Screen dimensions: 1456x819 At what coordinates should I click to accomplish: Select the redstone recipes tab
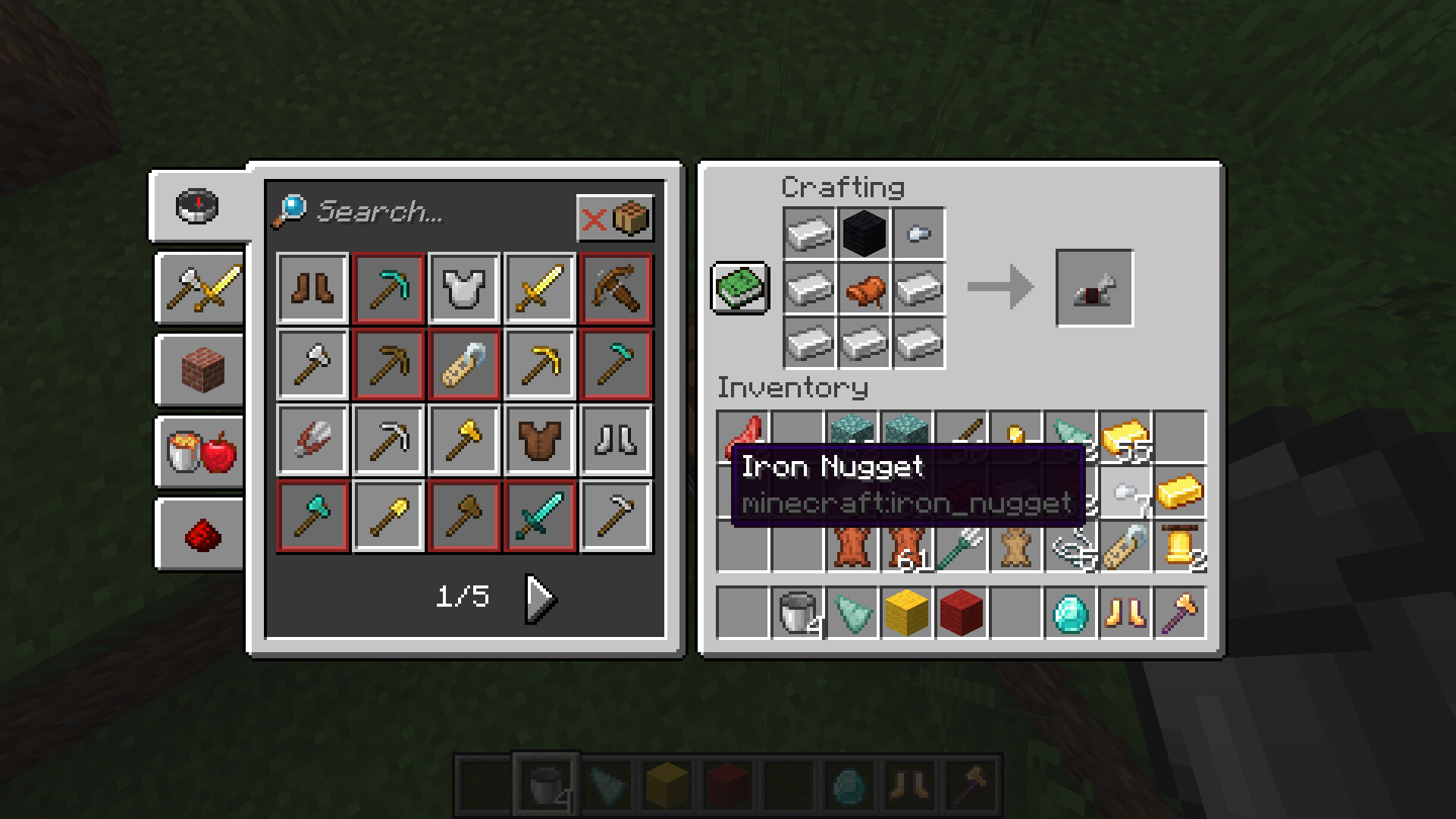202,534
